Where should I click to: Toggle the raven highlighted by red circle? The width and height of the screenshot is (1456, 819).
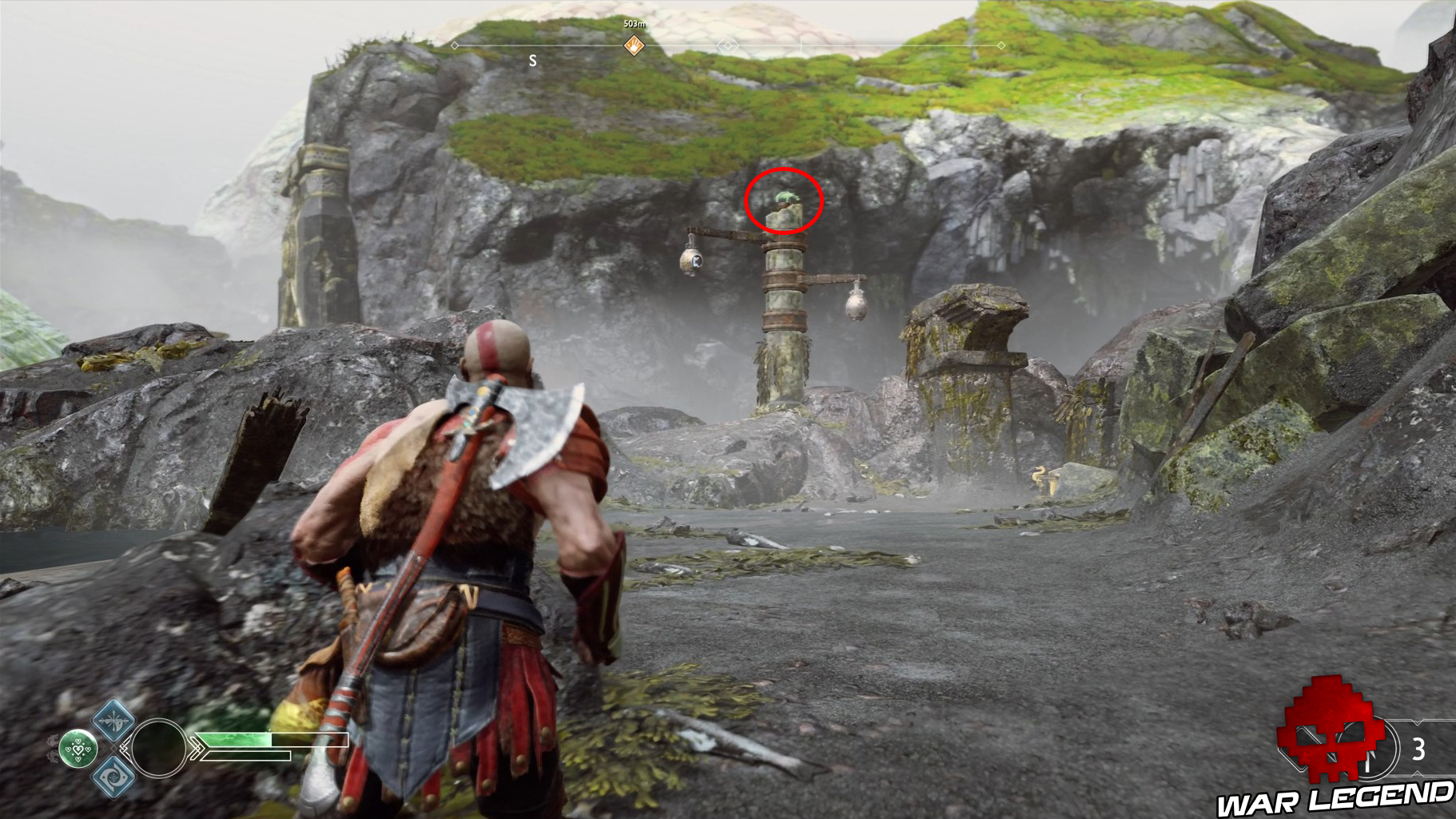(x=784, y=201)
